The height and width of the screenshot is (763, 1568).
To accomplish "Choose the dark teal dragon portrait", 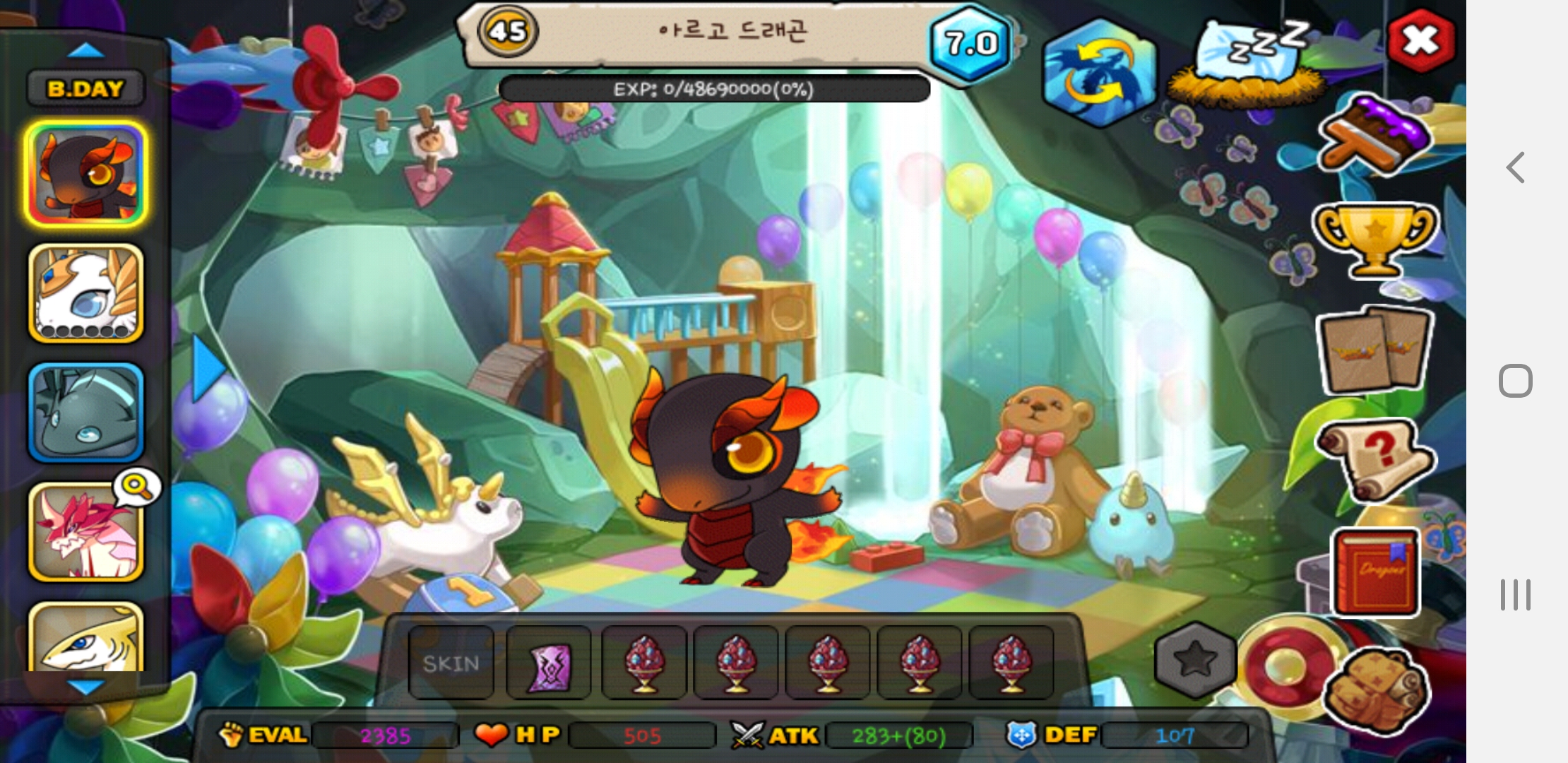I will click(85, 413).
